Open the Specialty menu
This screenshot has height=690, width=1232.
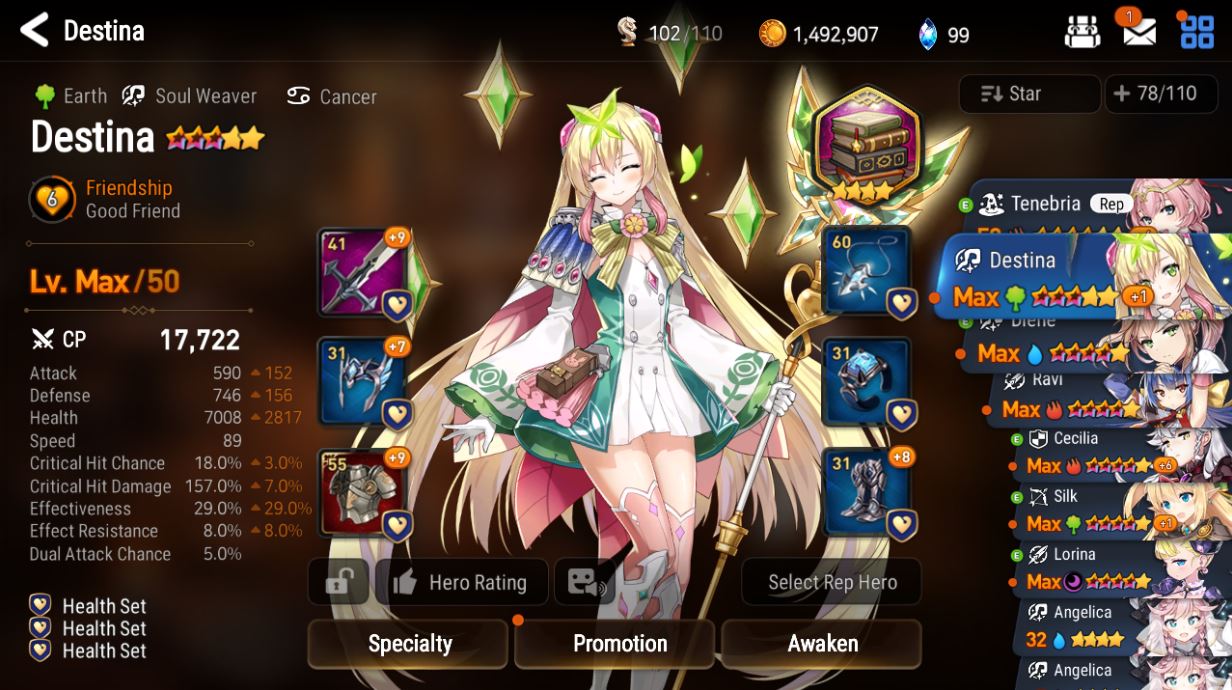pyautogui.click(x=410, y=644)
